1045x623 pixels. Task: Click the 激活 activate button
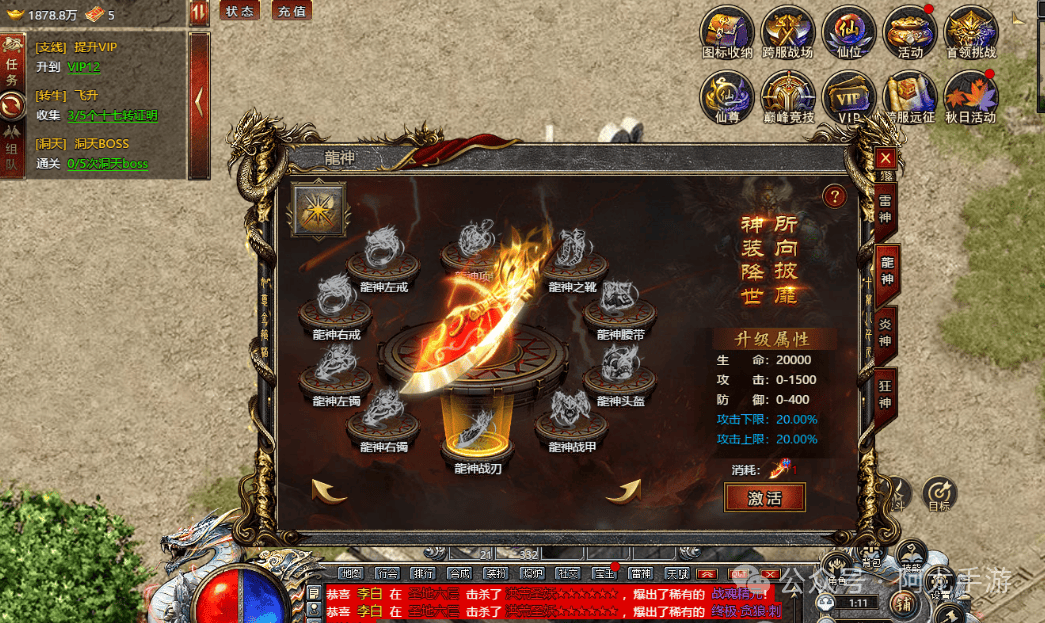pos(765,498)
